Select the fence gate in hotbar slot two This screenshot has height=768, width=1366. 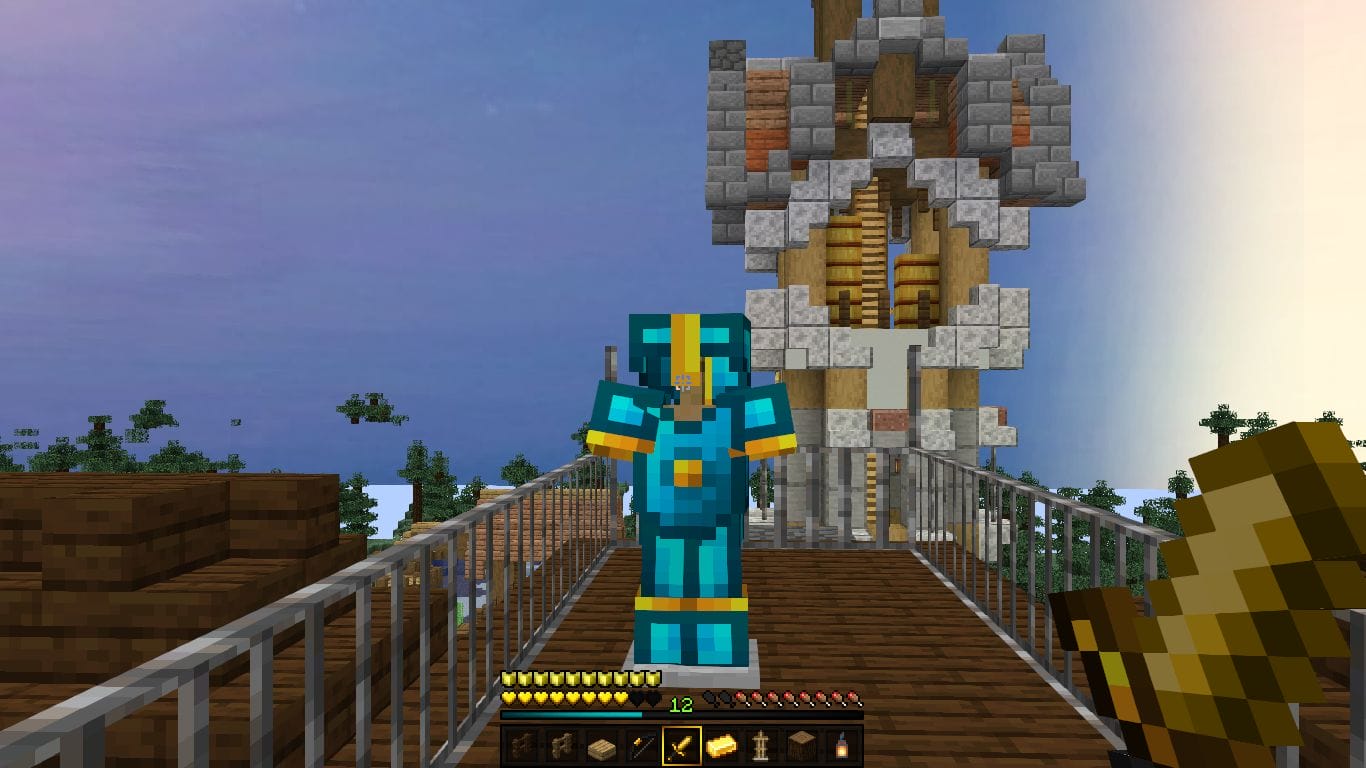pyautogui.click(x=563, y=747)
